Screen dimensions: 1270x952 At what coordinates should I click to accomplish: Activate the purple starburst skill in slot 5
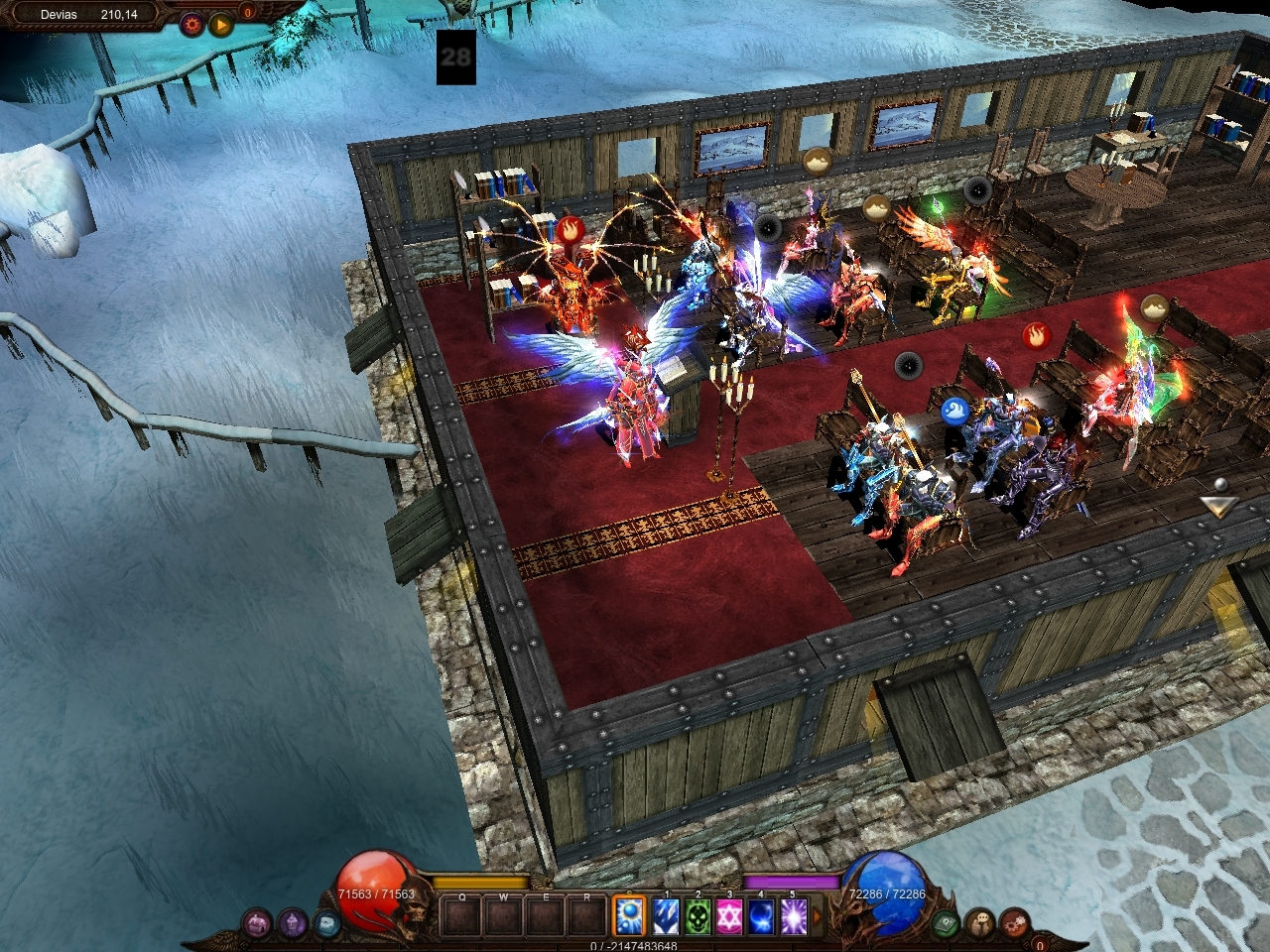coord(792,914)
